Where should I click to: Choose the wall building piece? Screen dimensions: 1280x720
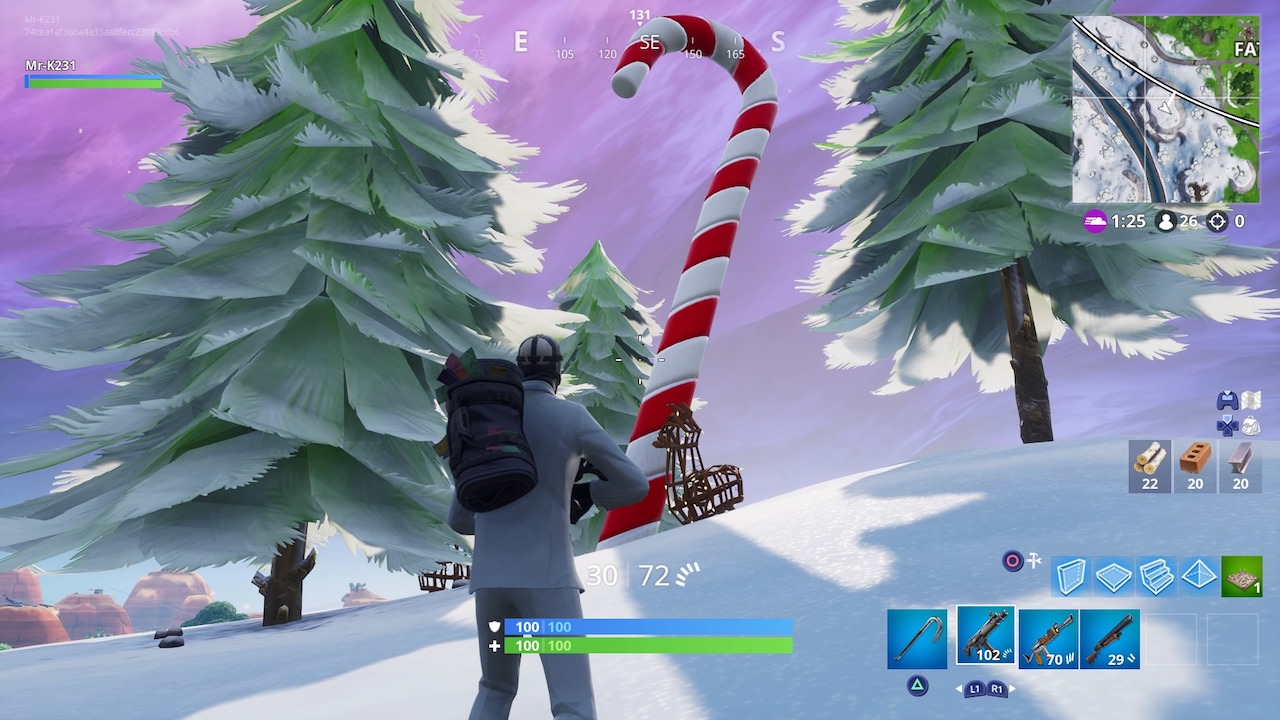[1070, 576]
